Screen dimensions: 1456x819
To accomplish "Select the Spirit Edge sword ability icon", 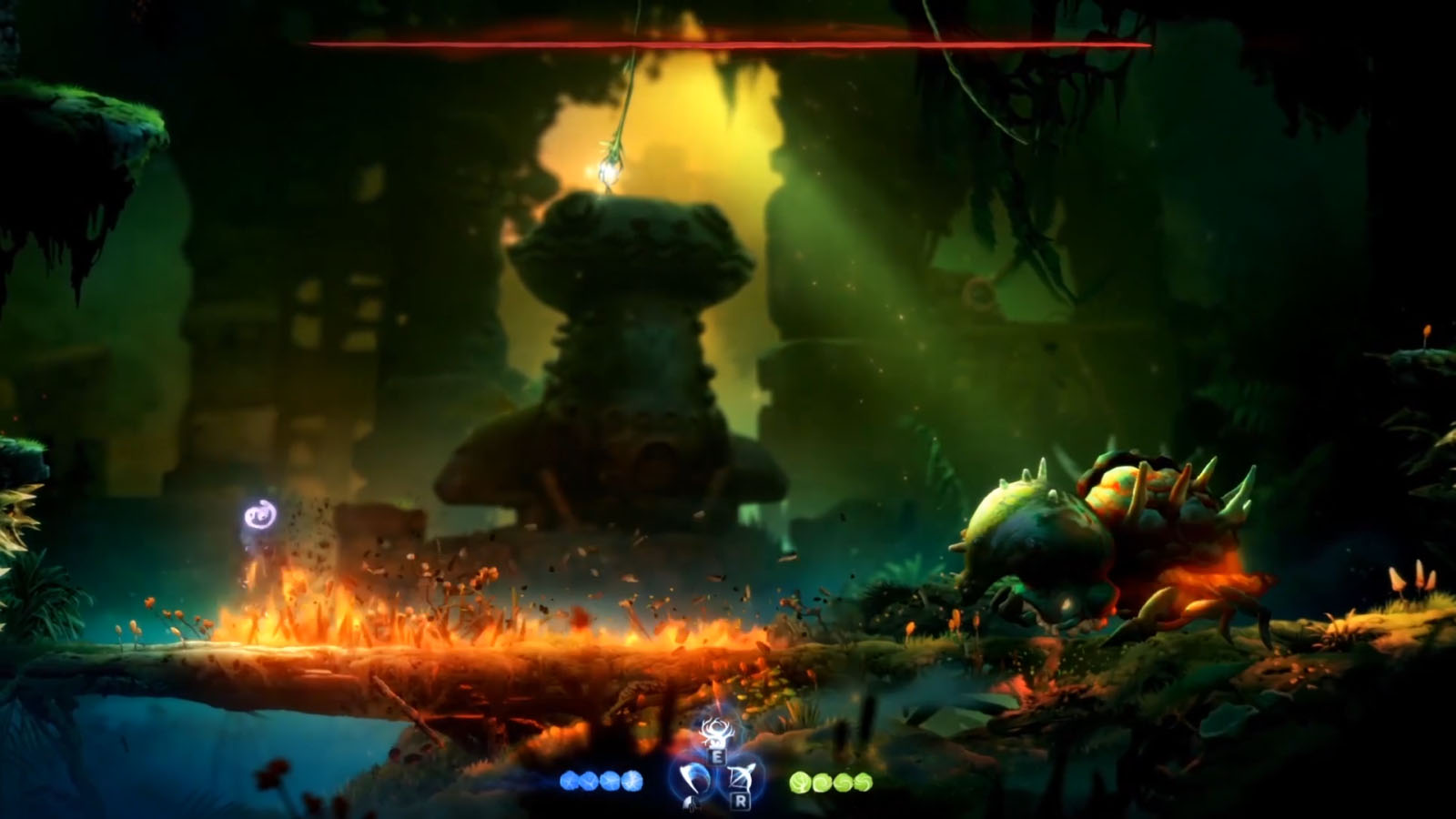I will point(694,776).
